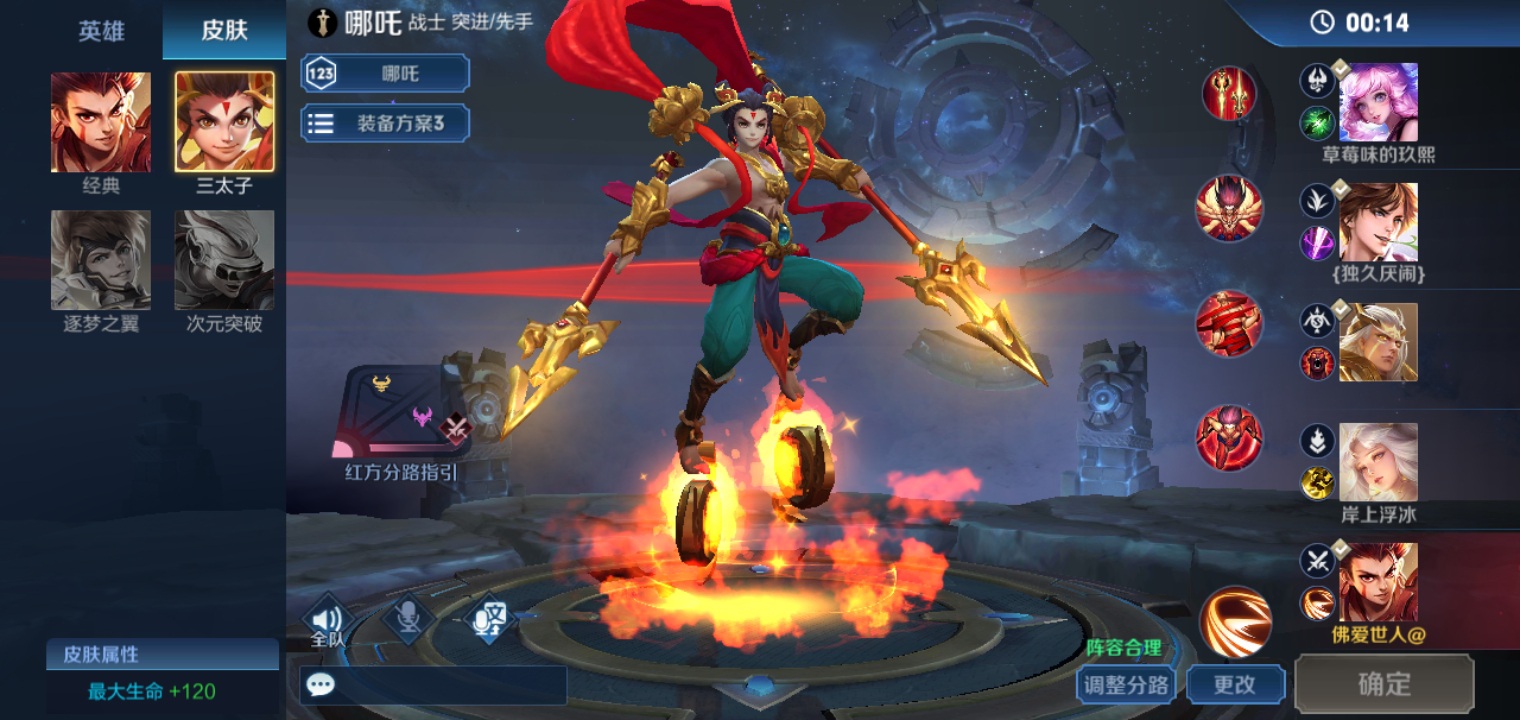This screenshot has height=720, width=1520.
Task: Toggle voice-to-text conversion button
Action: pyautogui.click(x=488, y=620)
